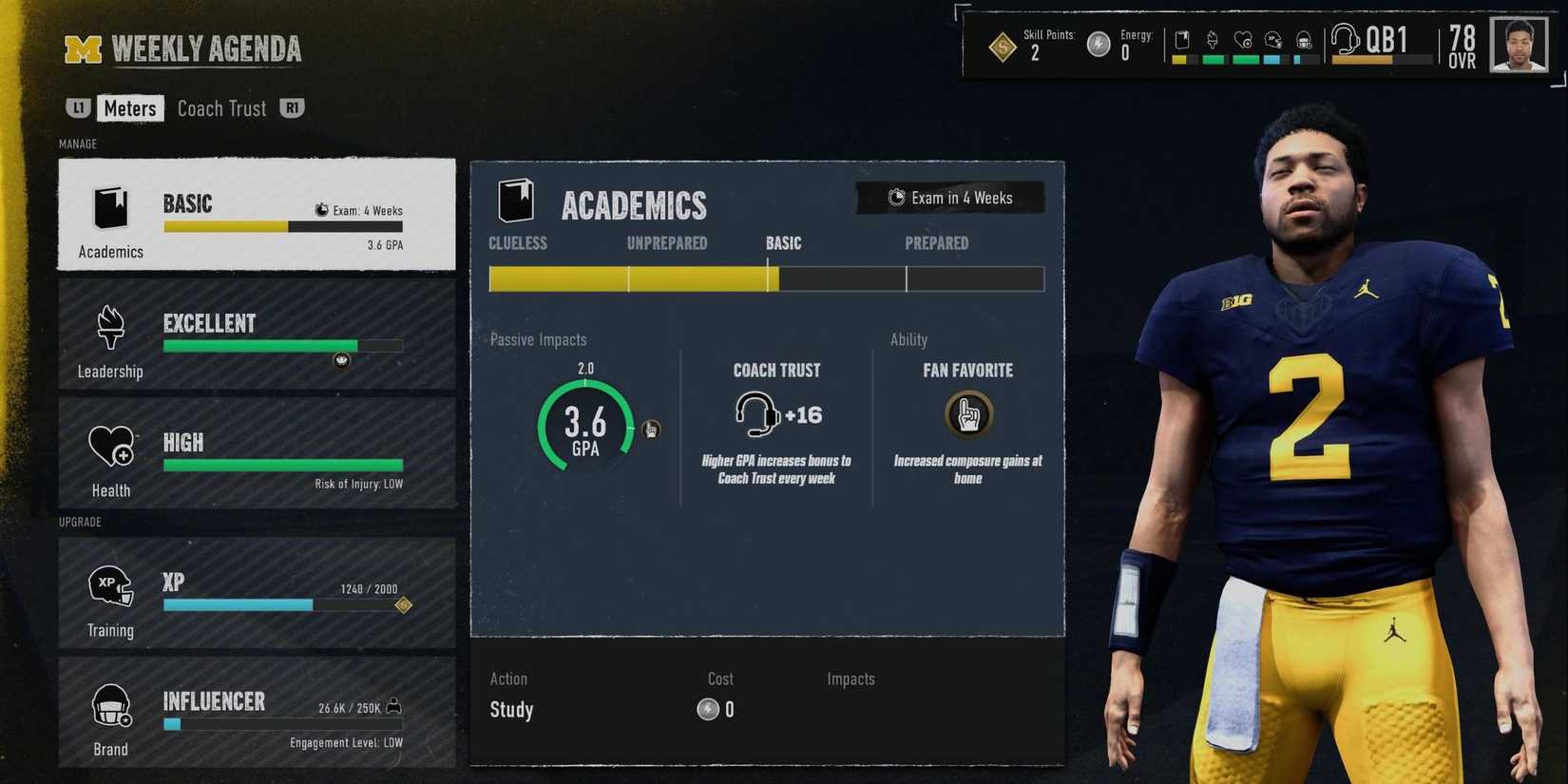The image size is (1568, 784).
Task: Click the Skill Points diamond icon
Action: [x=1002, y=46]
